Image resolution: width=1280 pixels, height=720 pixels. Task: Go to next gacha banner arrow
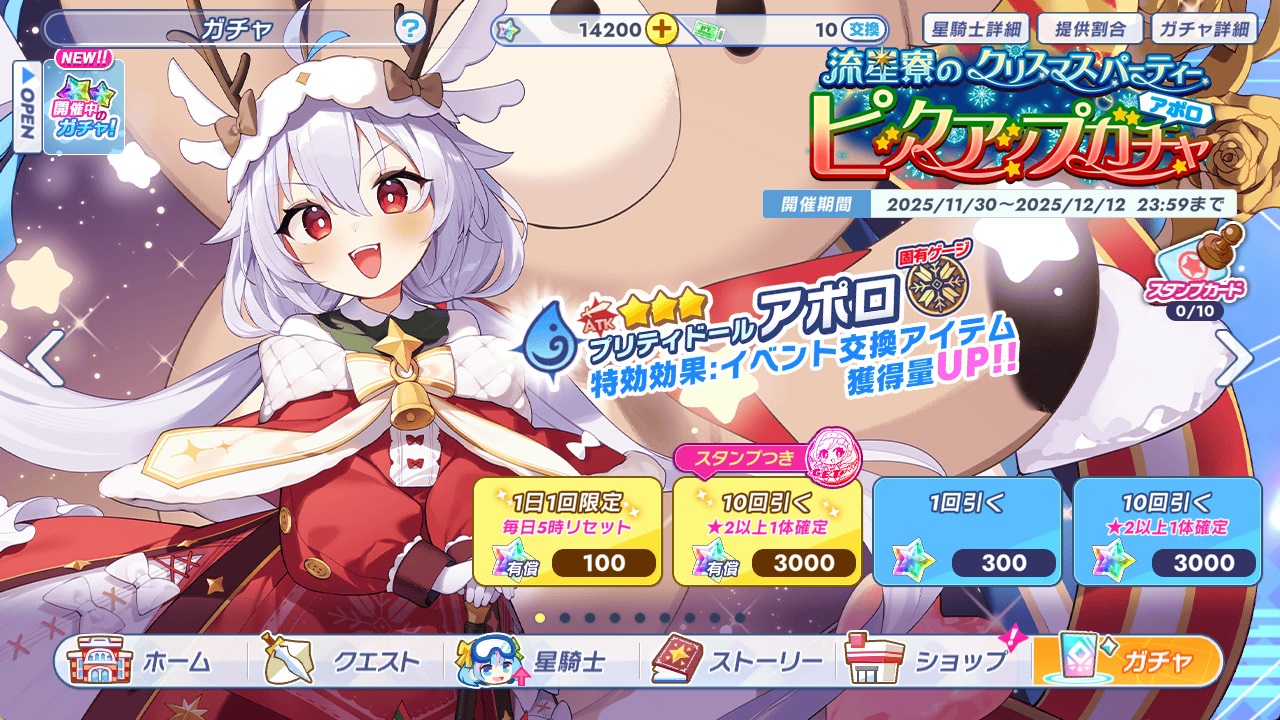[1234, 359]
